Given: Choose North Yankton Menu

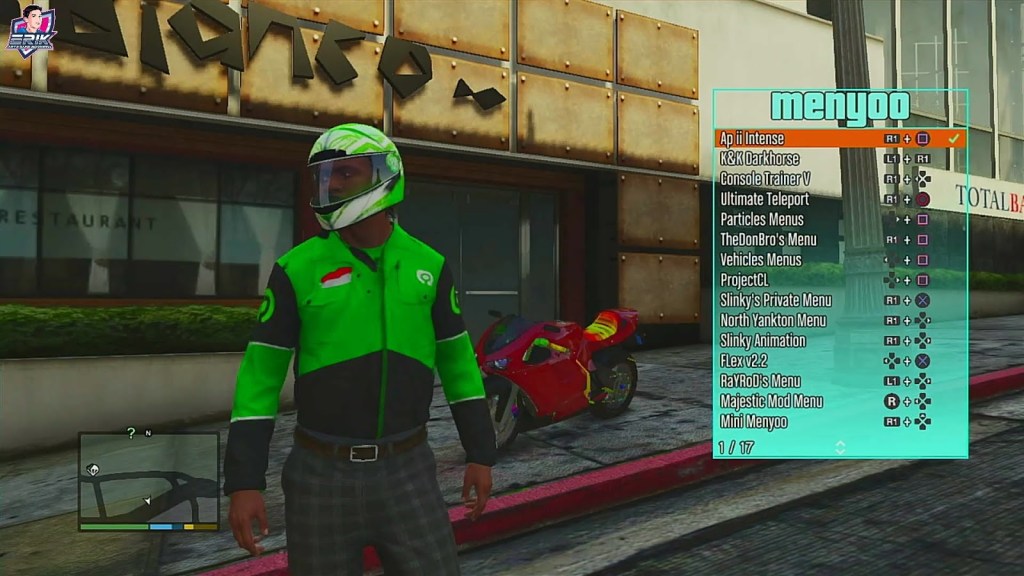Looking at the screenshot, I should (x=773, y=320).
